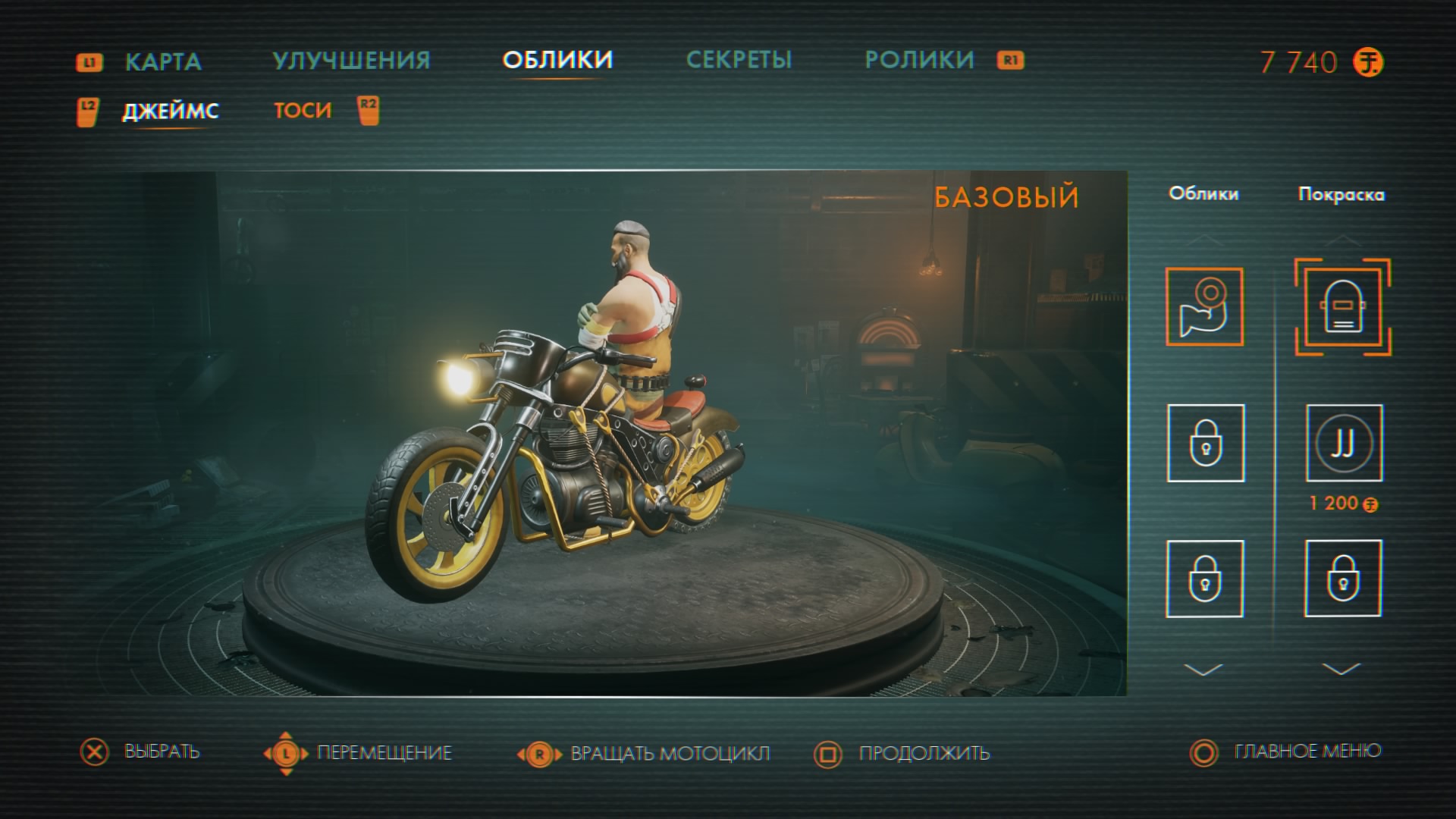
Task: Open the Секреты tab
Action: click(x=739, y=60)
